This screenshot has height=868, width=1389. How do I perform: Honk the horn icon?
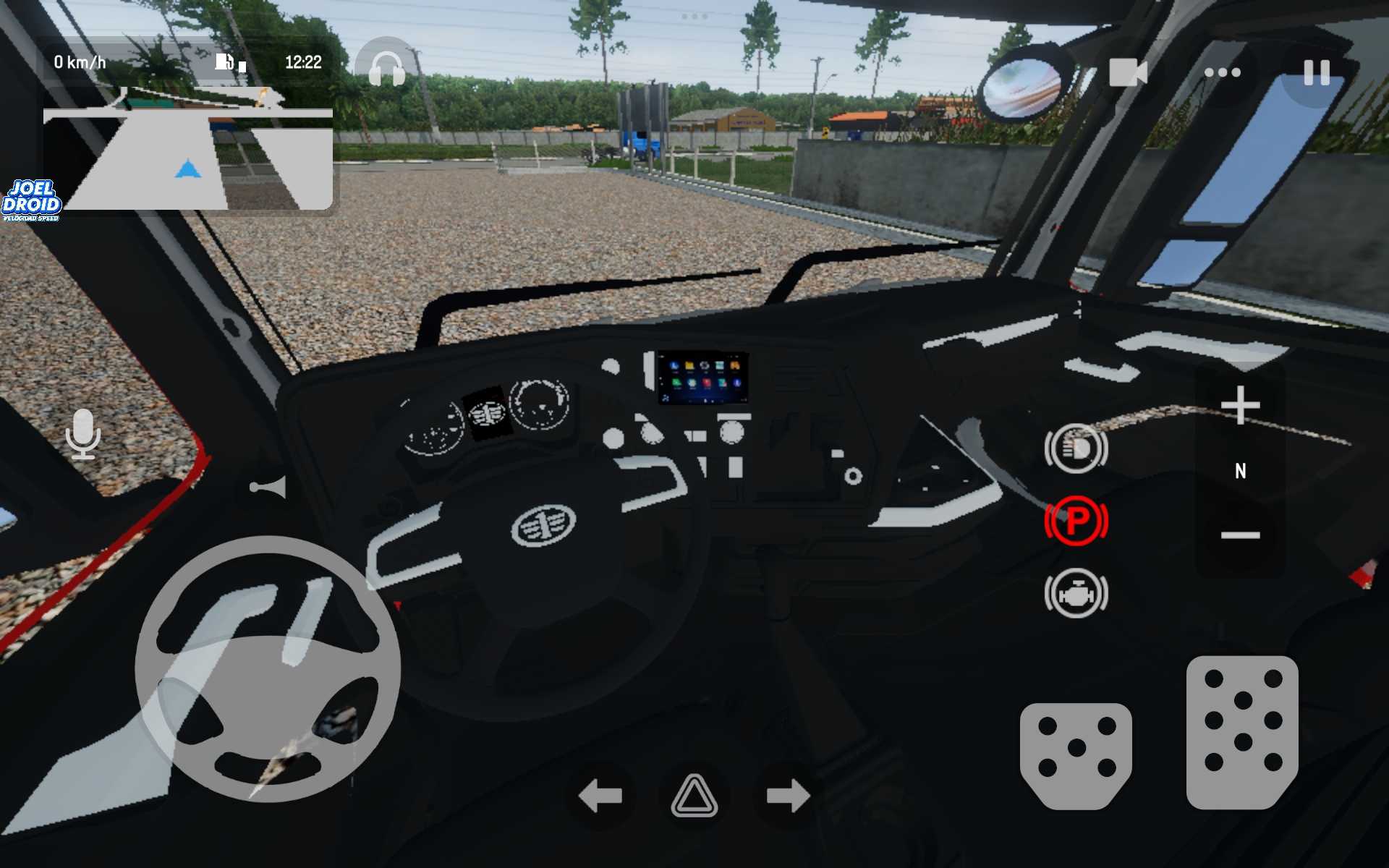268,488
